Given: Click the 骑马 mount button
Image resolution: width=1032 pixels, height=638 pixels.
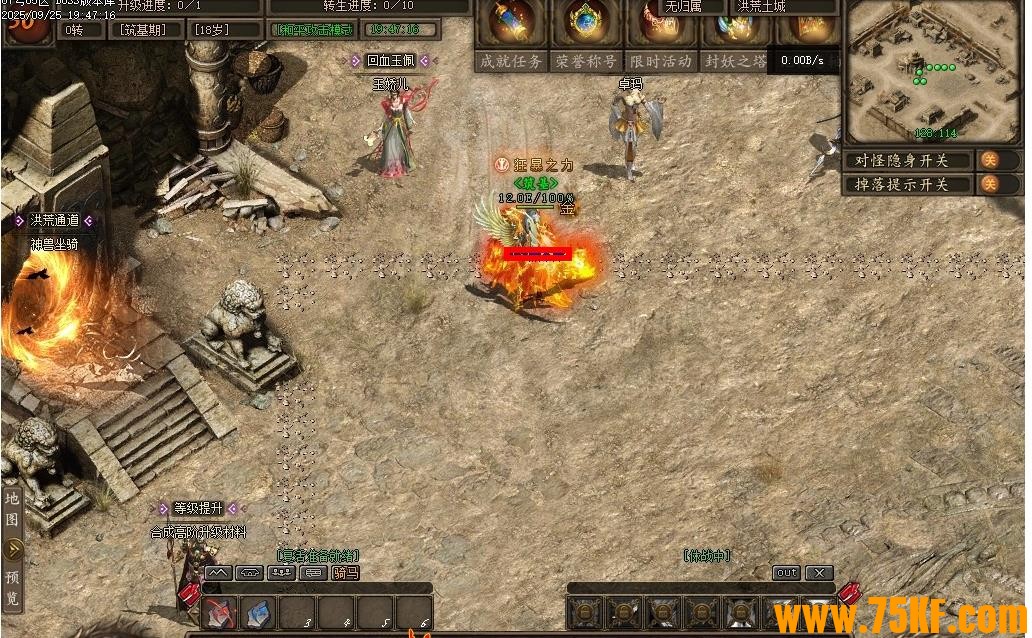Looking at the screenshot, I should [346, 573].
